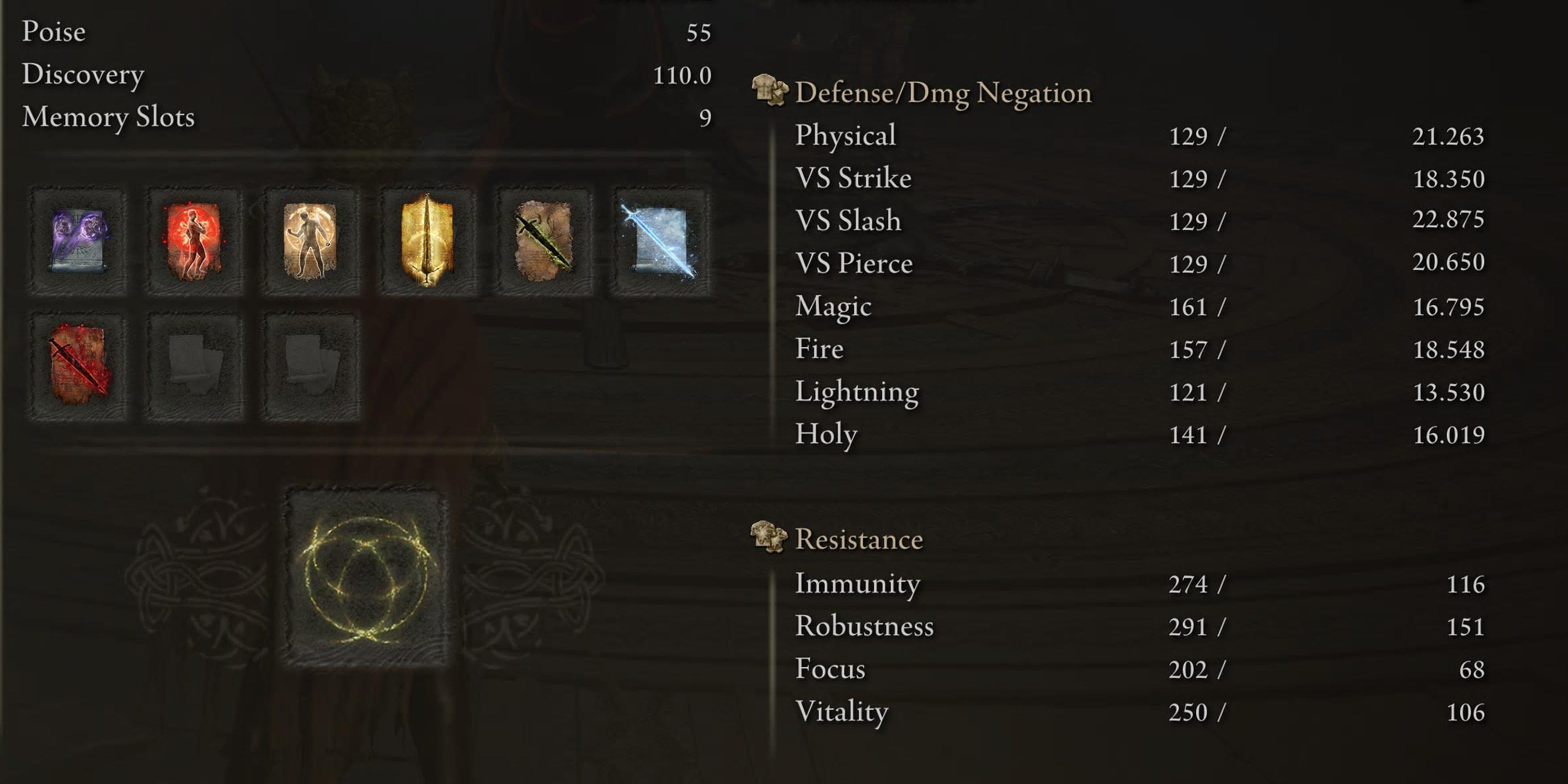Select the red bloodflame sword spell icon
The image size is (1568, 784).
pos(79,365)
